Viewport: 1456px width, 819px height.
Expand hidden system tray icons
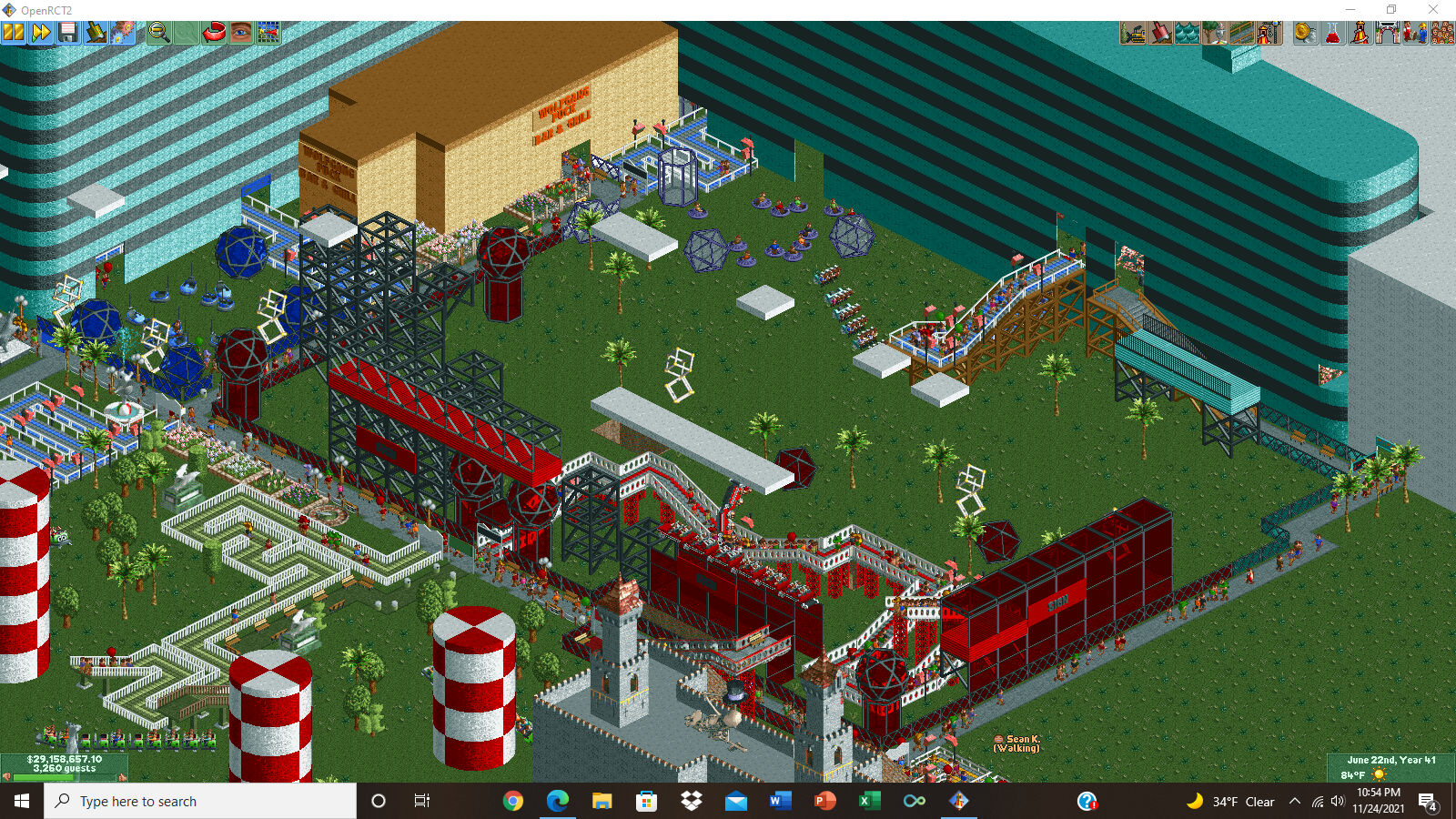click(x=1294, y=801)
